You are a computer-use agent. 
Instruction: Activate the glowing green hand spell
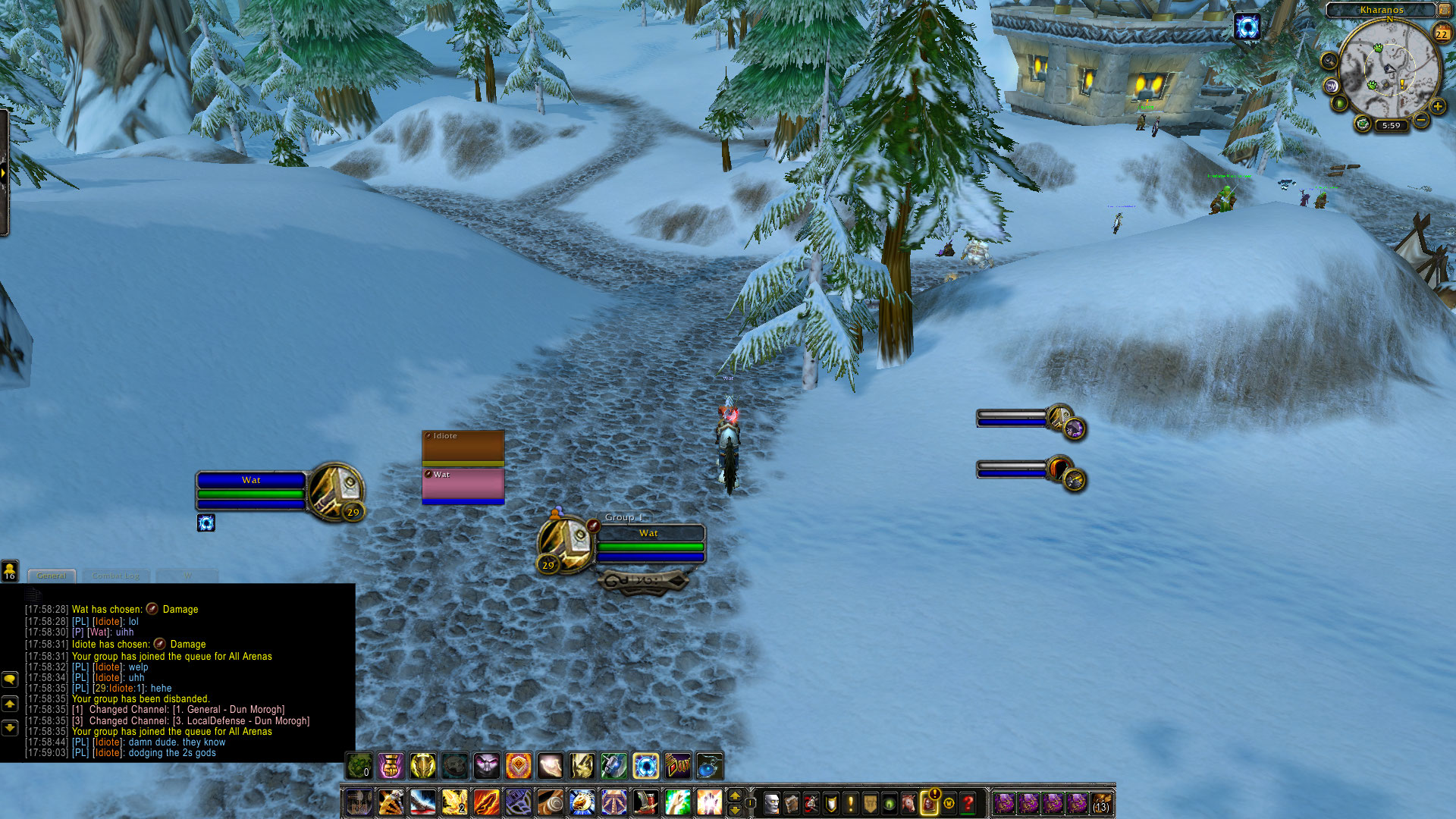[x=677, y=802]
